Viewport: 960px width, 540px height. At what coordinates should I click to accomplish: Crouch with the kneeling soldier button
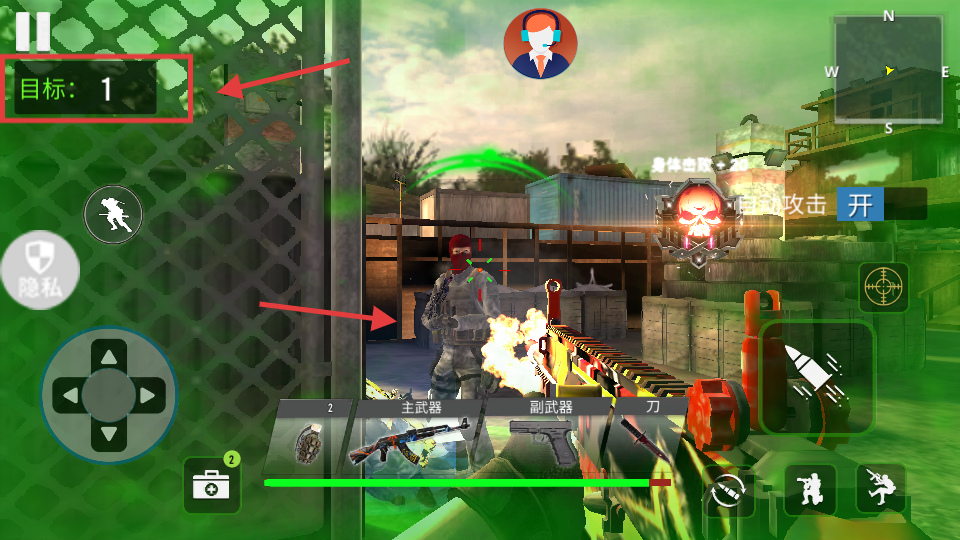coord(810,489)
